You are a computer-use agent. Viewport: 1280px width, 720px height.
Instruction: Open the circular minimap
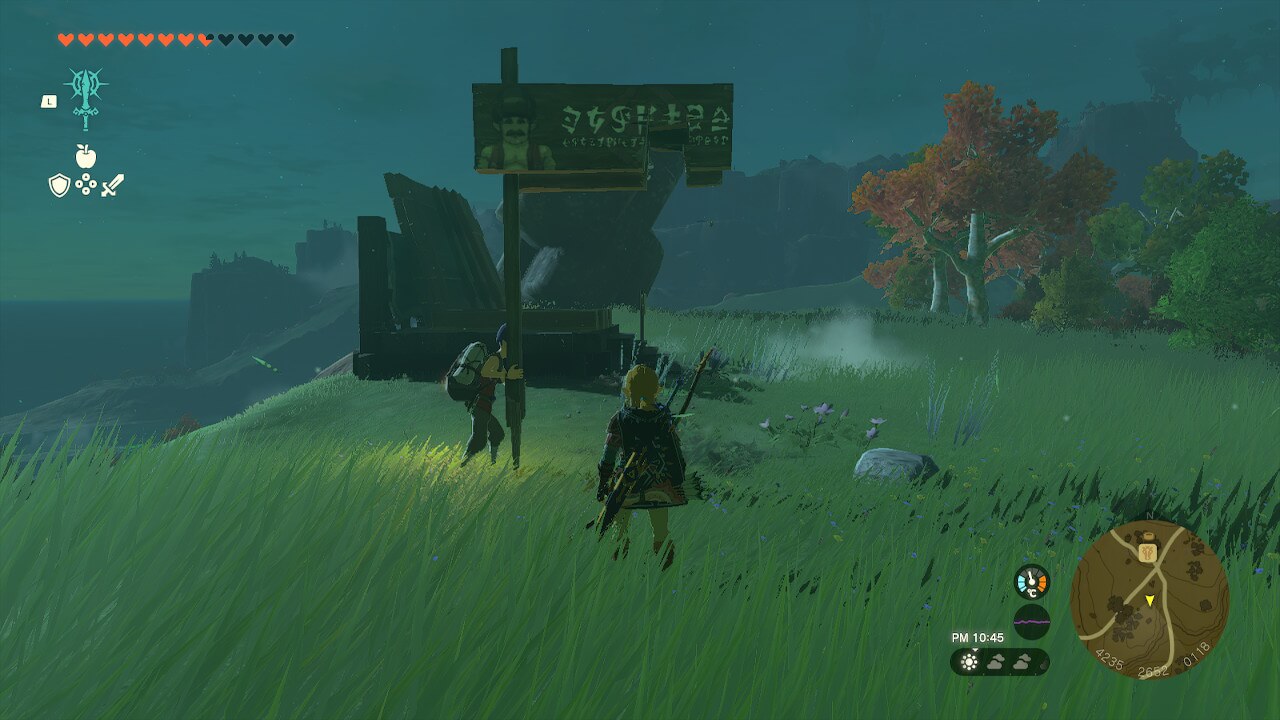pos(1149,599)
